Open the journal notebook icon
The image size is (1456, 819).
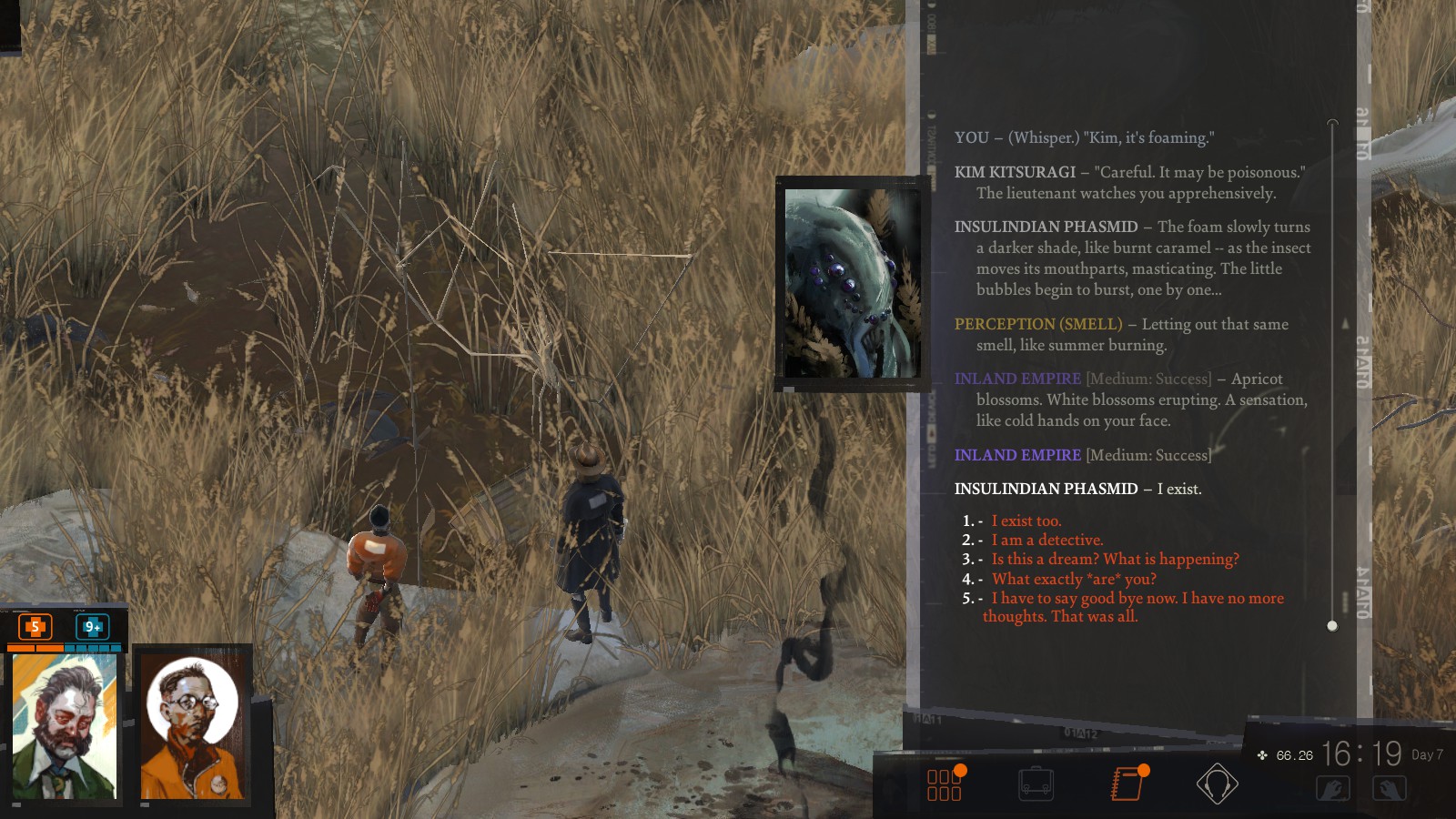point(1127,783)
